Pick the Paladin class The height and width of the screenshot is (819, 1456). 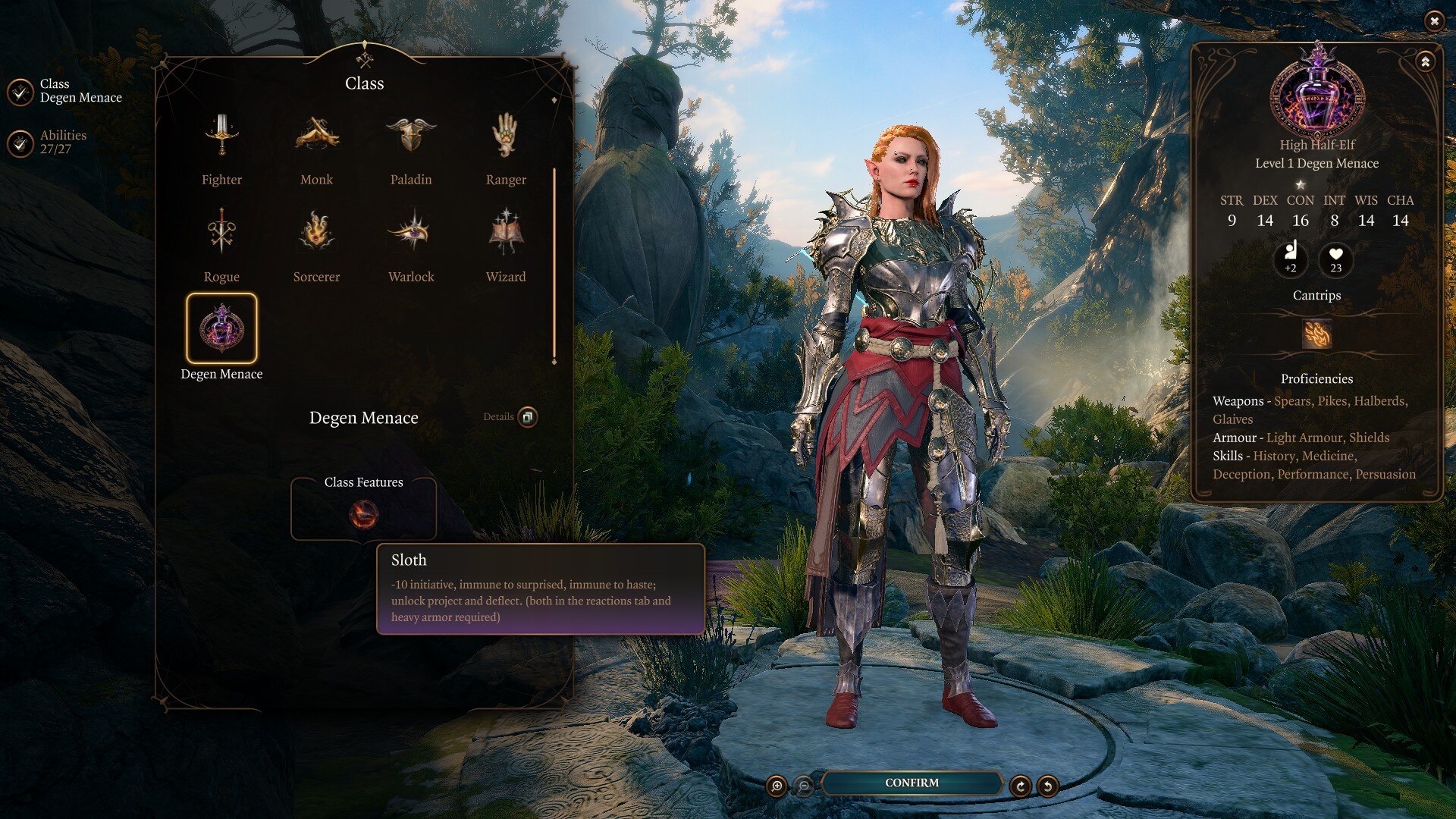[411, 136]
